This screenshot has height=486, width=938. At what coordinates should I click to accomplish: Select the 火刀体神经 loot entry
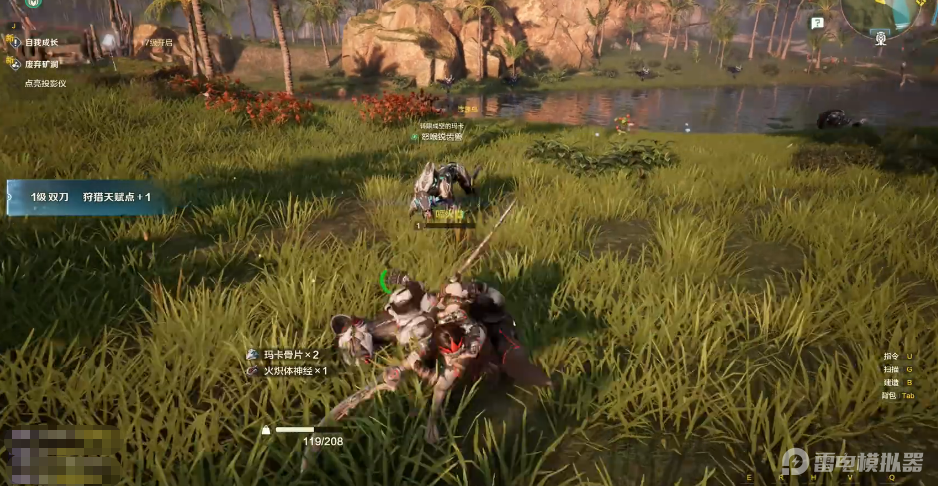(x=294, y=371)
